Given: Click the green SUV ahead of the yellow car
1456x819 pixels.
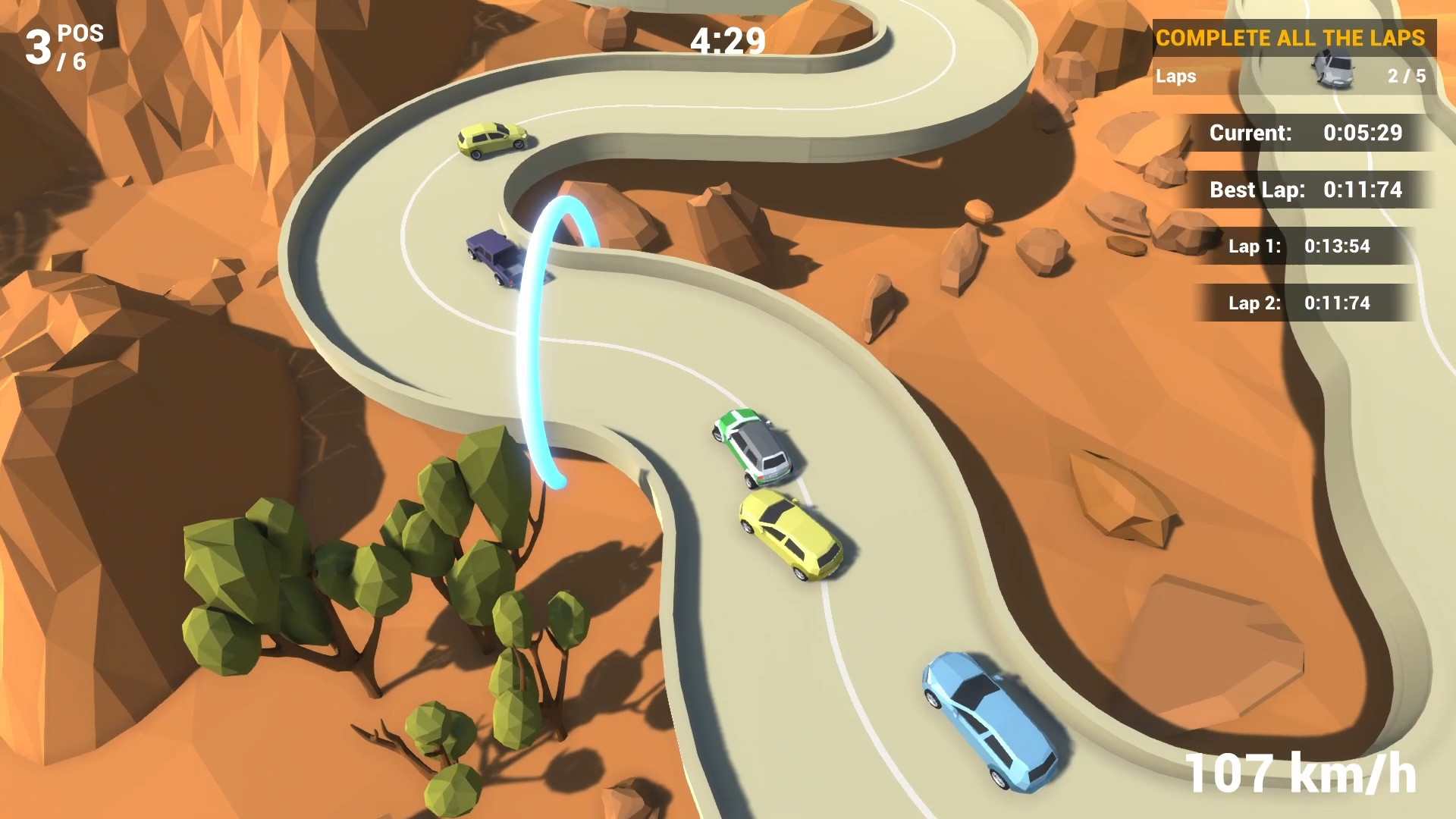Looking at the screenshot, I should pos(751,447).
